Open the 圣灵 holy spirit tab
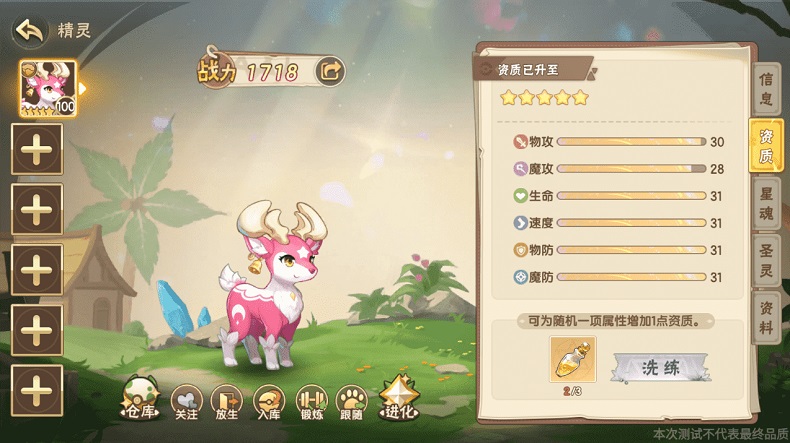Screen dimensions: 790x443 (766, 259)
